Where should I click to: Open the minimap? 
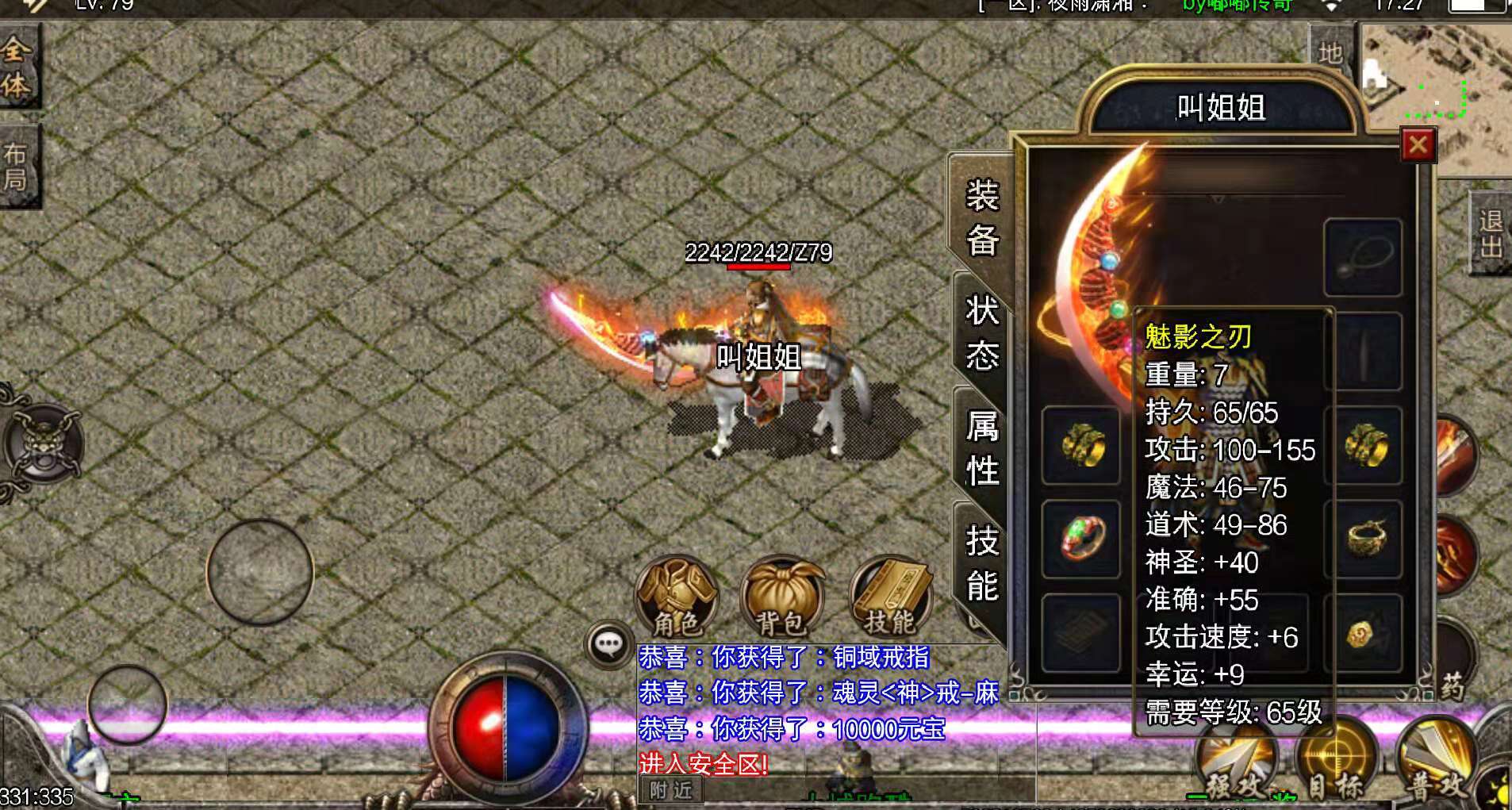coord(1436,87)
